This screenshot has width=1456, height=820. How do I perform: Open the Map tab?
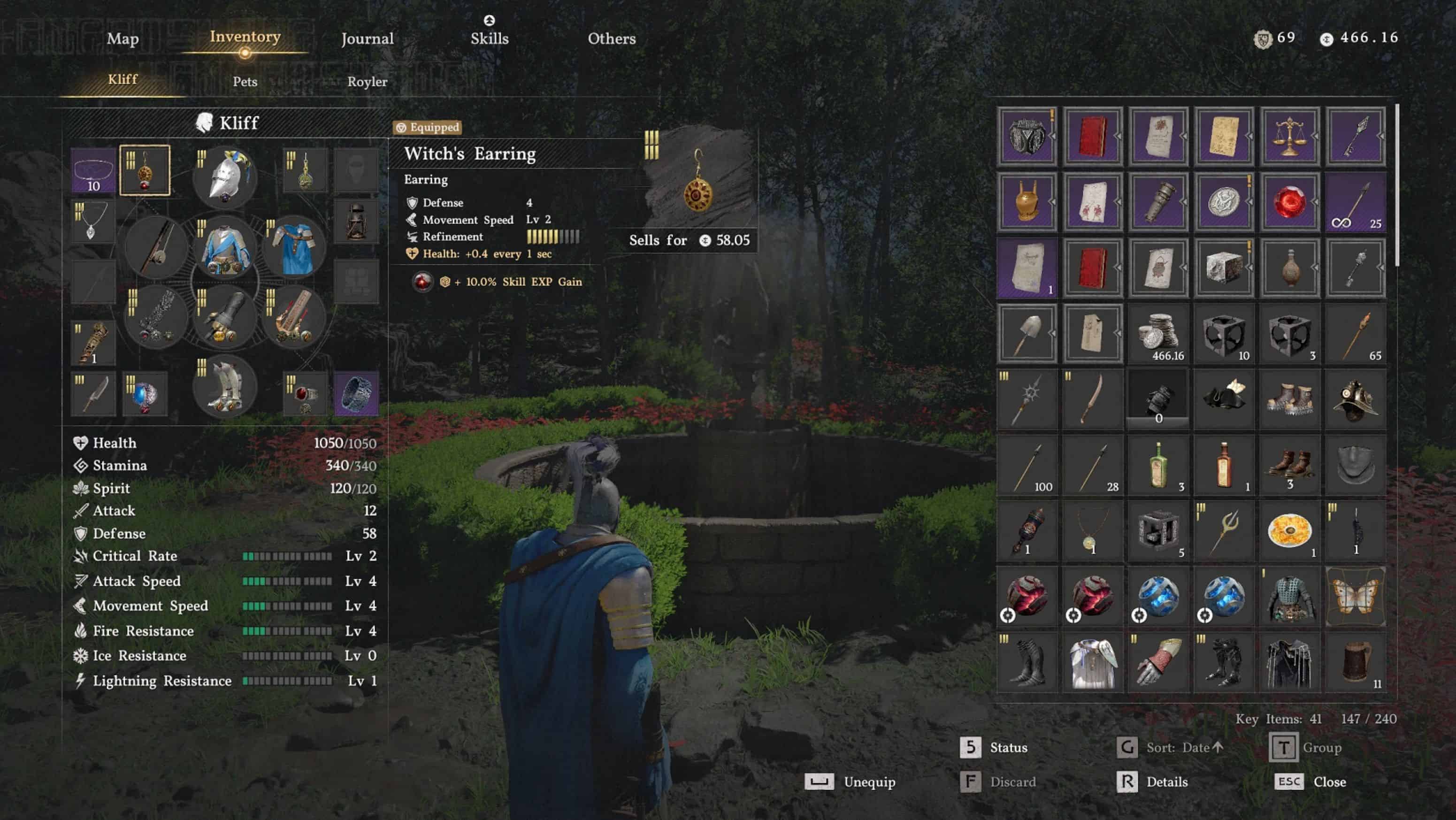pos(123,38)
